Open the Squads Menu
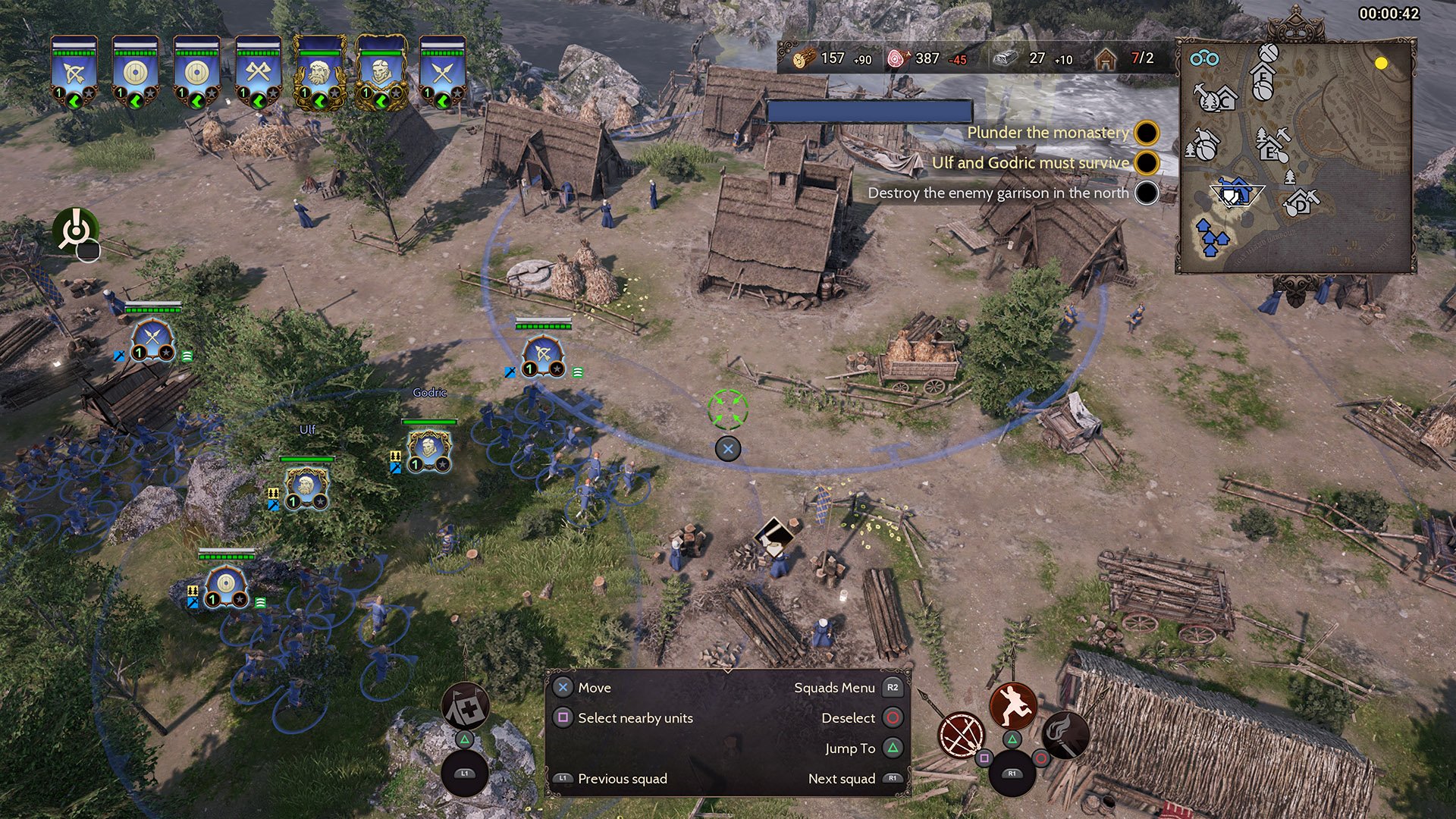This screenshot has height=819, width=1456. point(837,687)
